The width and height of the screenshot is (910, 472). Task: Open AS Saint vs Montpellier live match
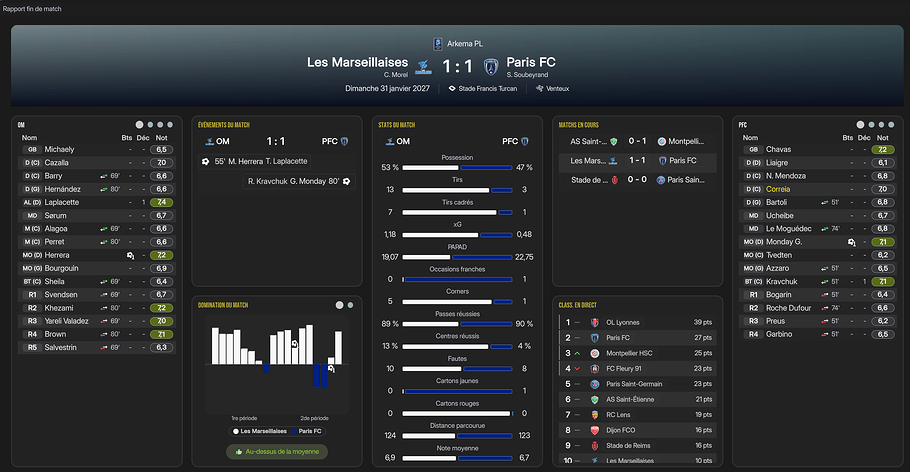pyautogui.click(x=637, y=142)
